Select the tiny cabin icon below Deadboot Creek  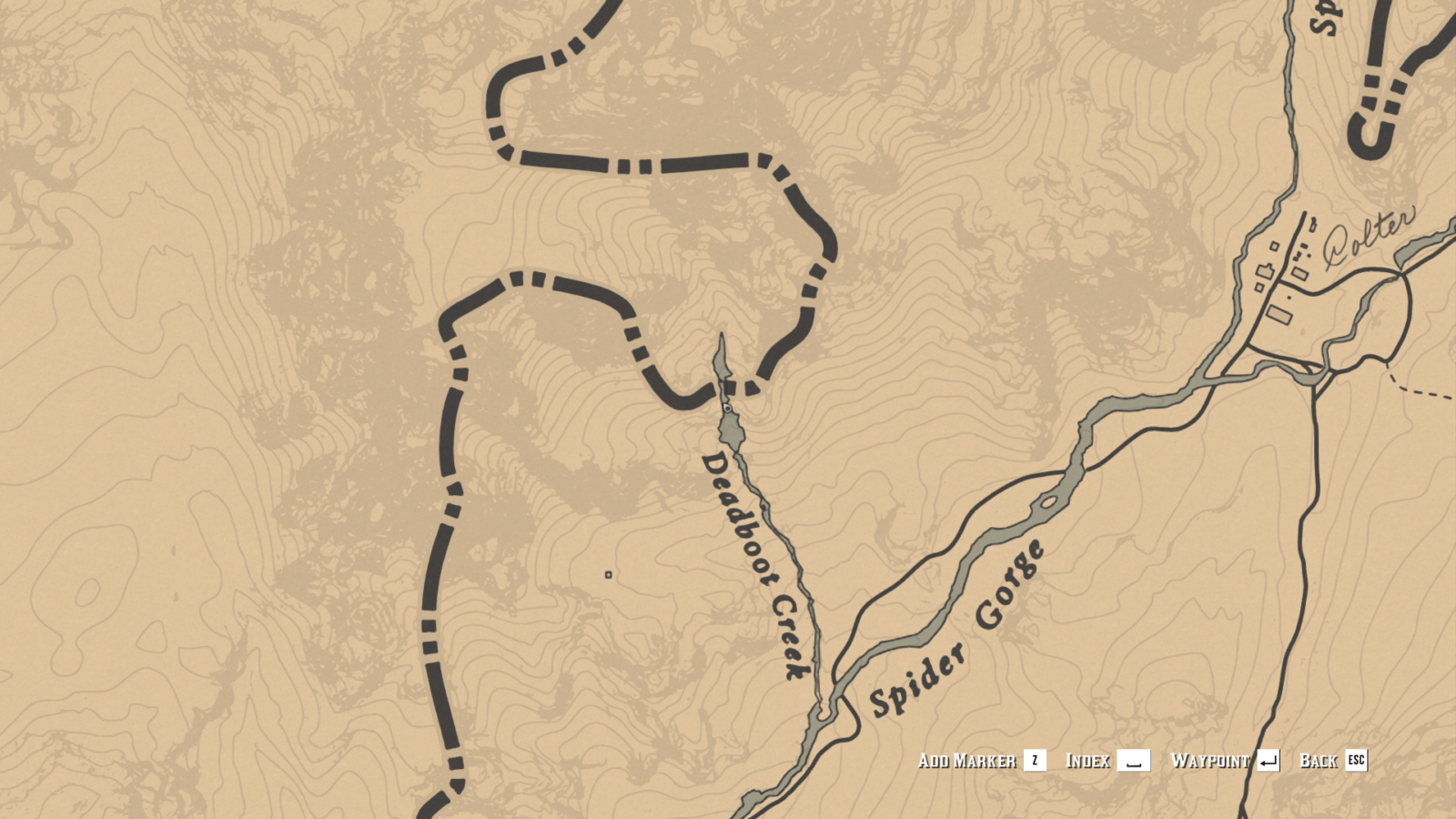[x=607, y=575]
